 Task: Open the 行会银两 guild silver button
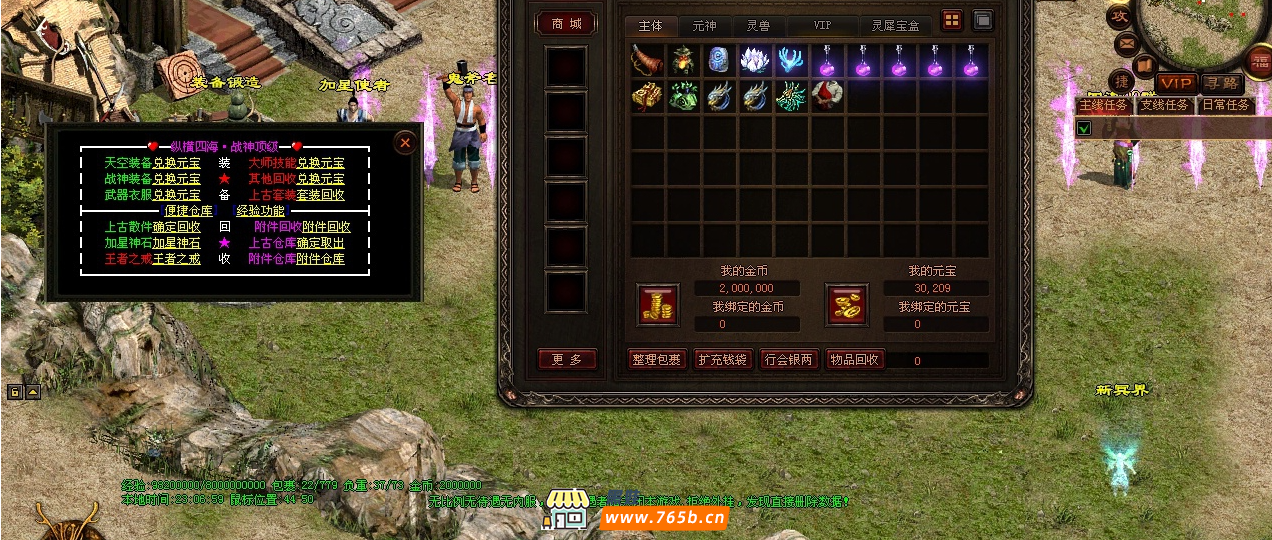click(789, 360)
